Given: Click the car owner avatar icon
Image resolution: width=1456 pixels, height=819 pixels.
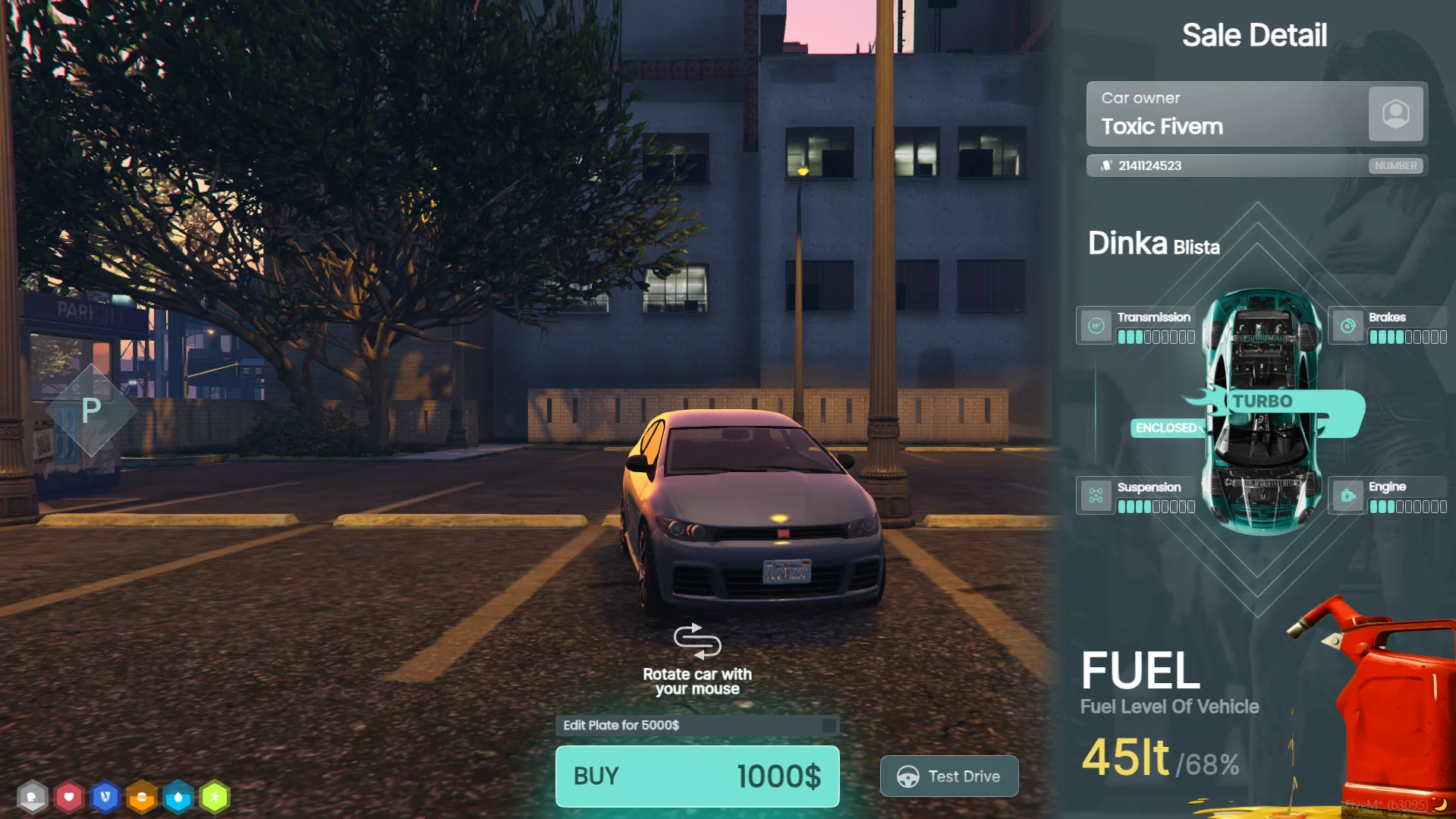Looking at the screenshot, I should [1395, 114].
